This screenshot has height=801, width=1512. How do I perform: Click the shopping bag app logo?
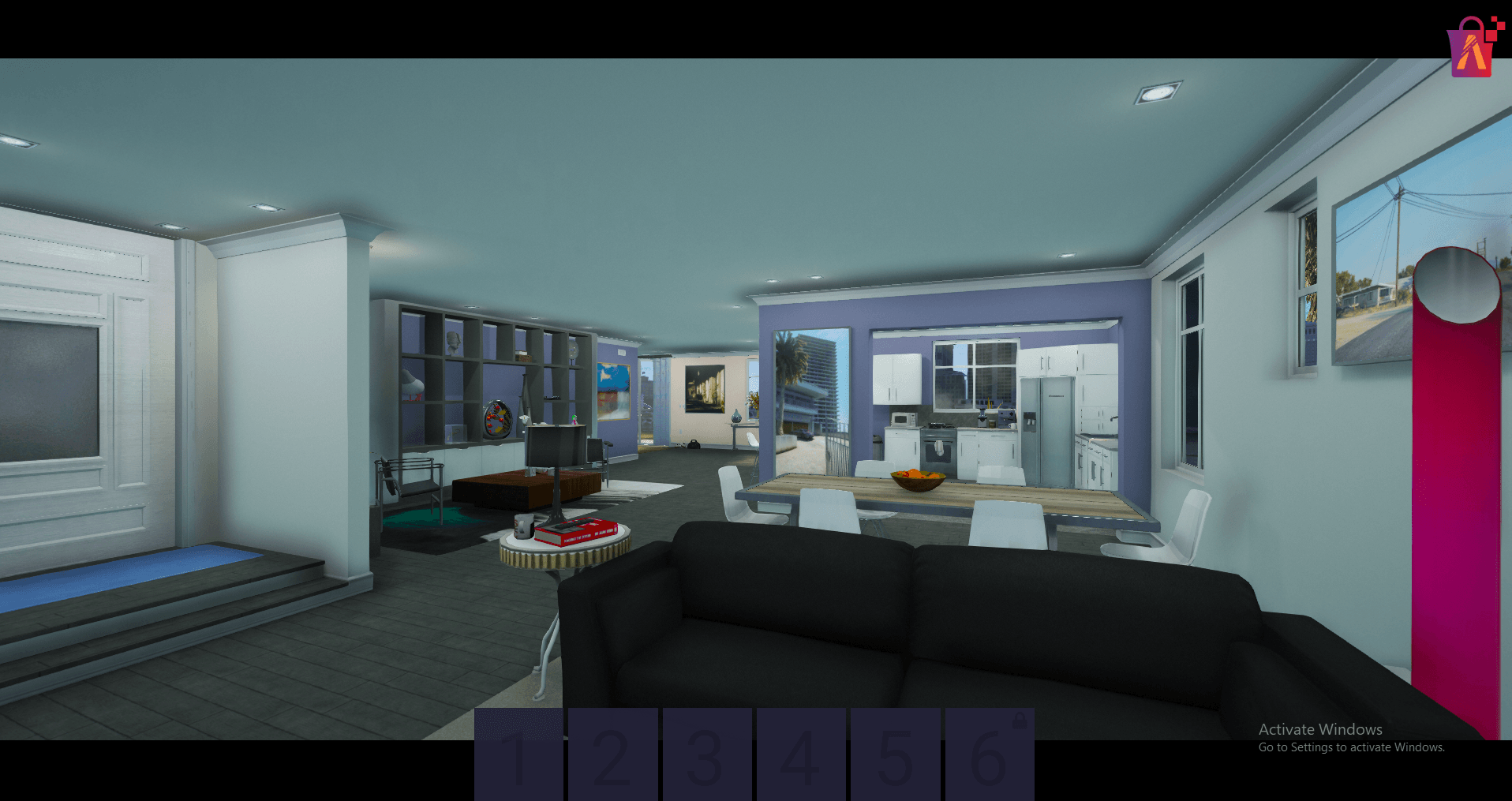point(1471,46)
